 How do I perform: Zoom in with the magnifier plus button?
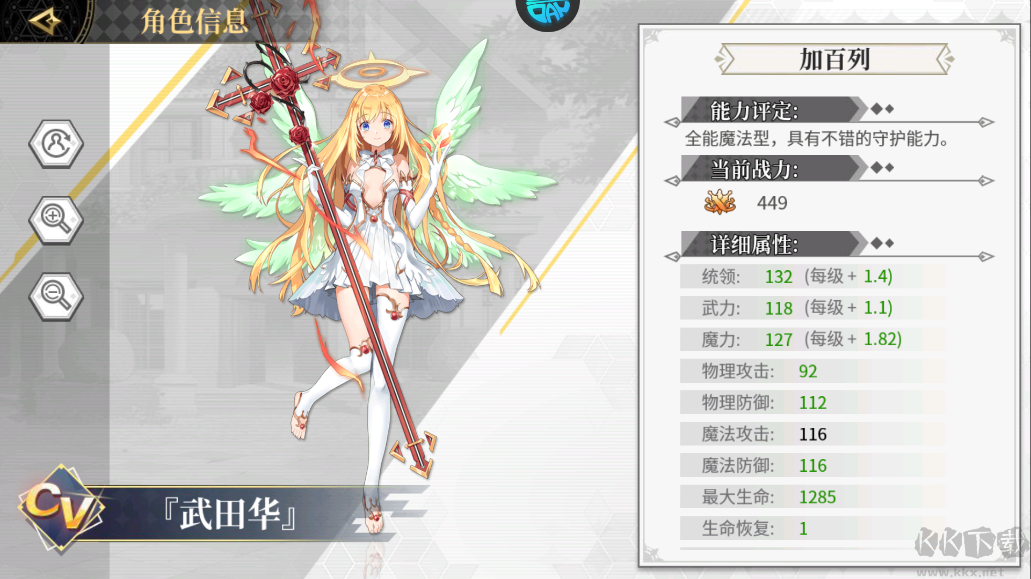tap(56, 217)
